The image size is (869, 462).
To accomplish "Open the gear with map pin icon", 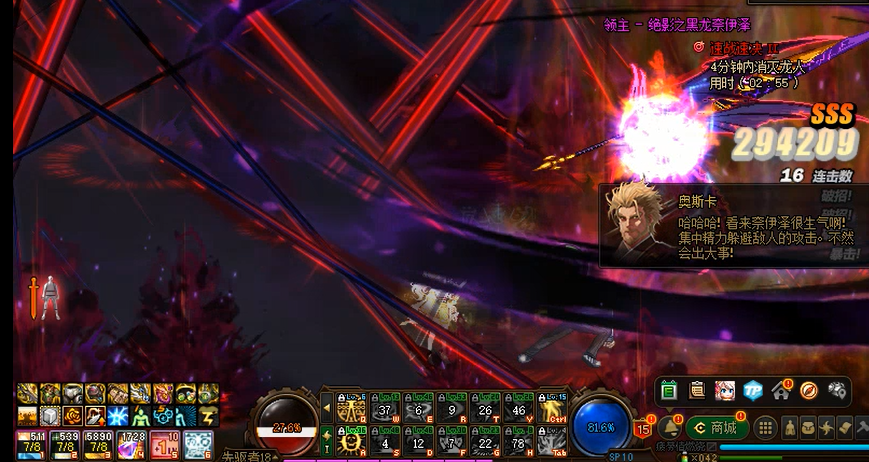I will point(837,390).
